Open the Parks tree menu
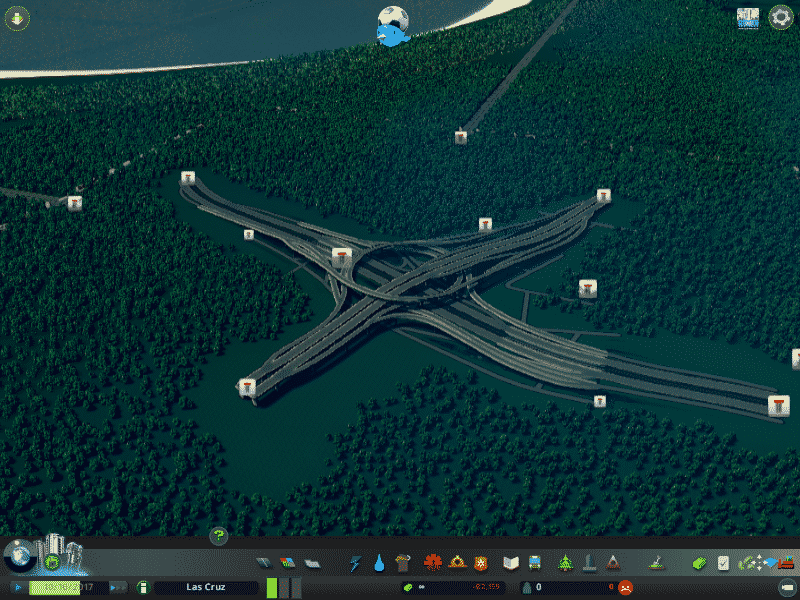This screenshot has height=600, width=800. (x=565, y=563)
